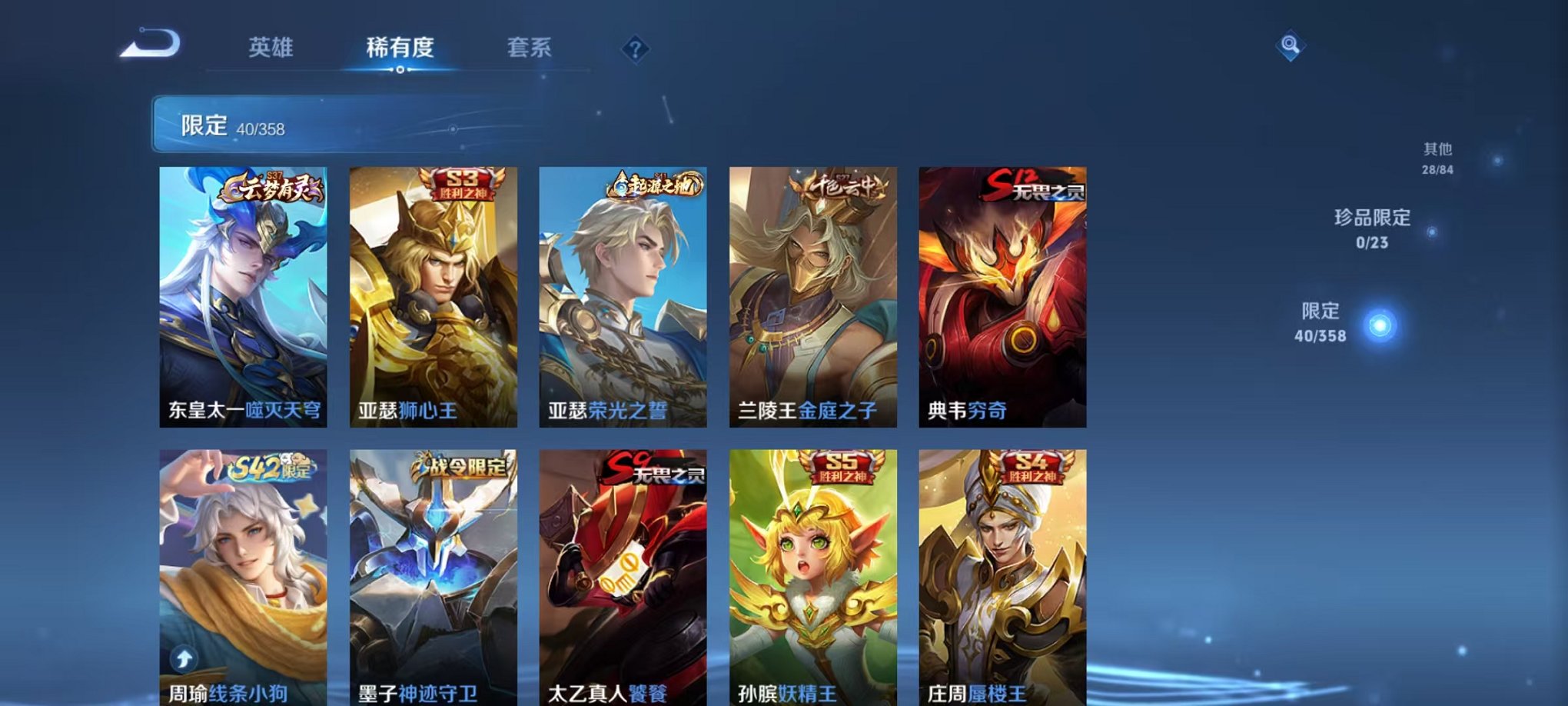Open the search with the magnifier icon

click(1291, 44)
